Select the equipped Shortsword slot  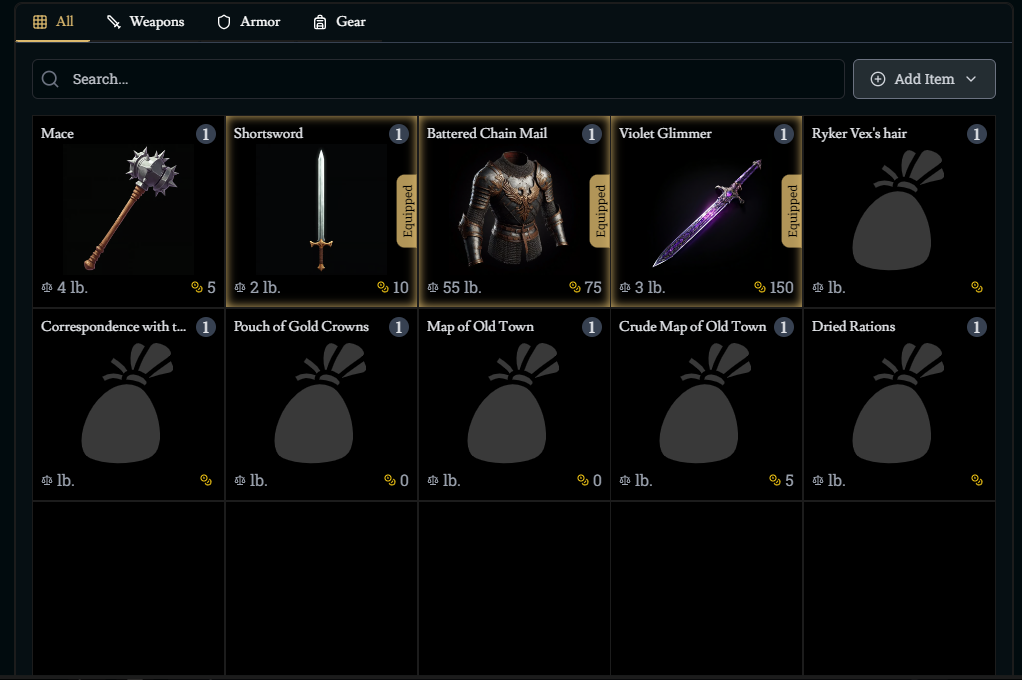pyautogui.click(x=321, y=211)
